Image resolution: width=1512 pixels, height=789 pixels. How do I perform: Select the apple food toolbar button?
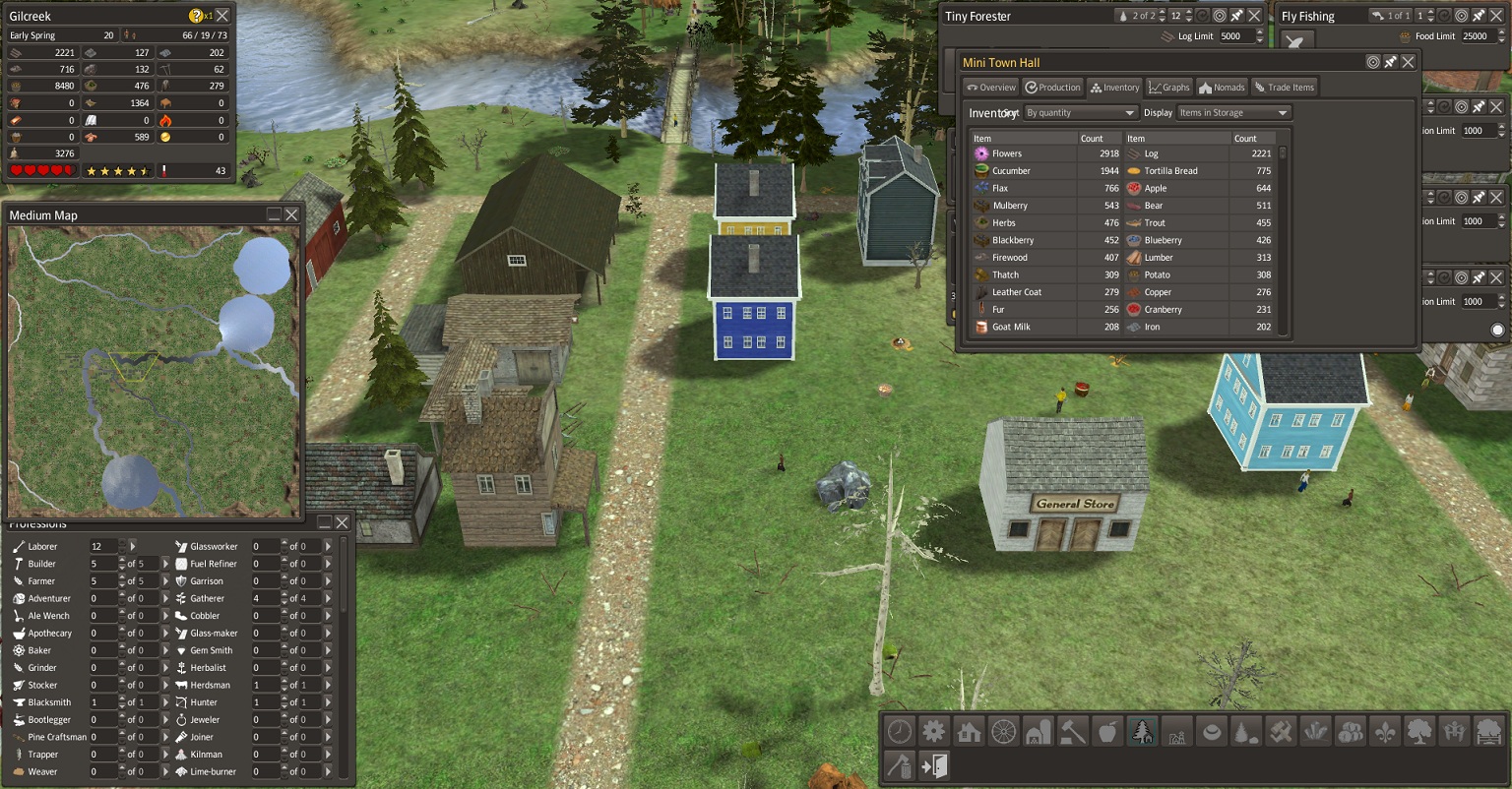pos(1107,731)
